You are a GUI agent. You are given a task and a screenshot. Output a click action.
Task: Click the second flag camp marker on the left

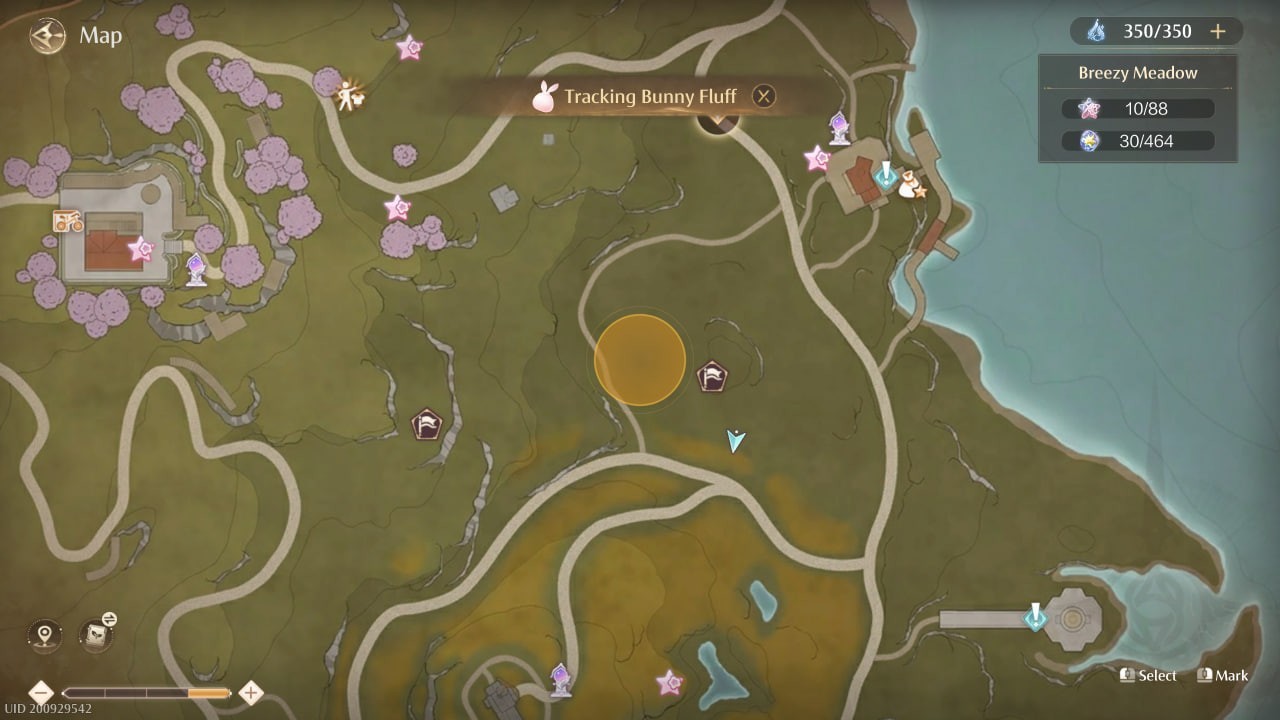428,425
